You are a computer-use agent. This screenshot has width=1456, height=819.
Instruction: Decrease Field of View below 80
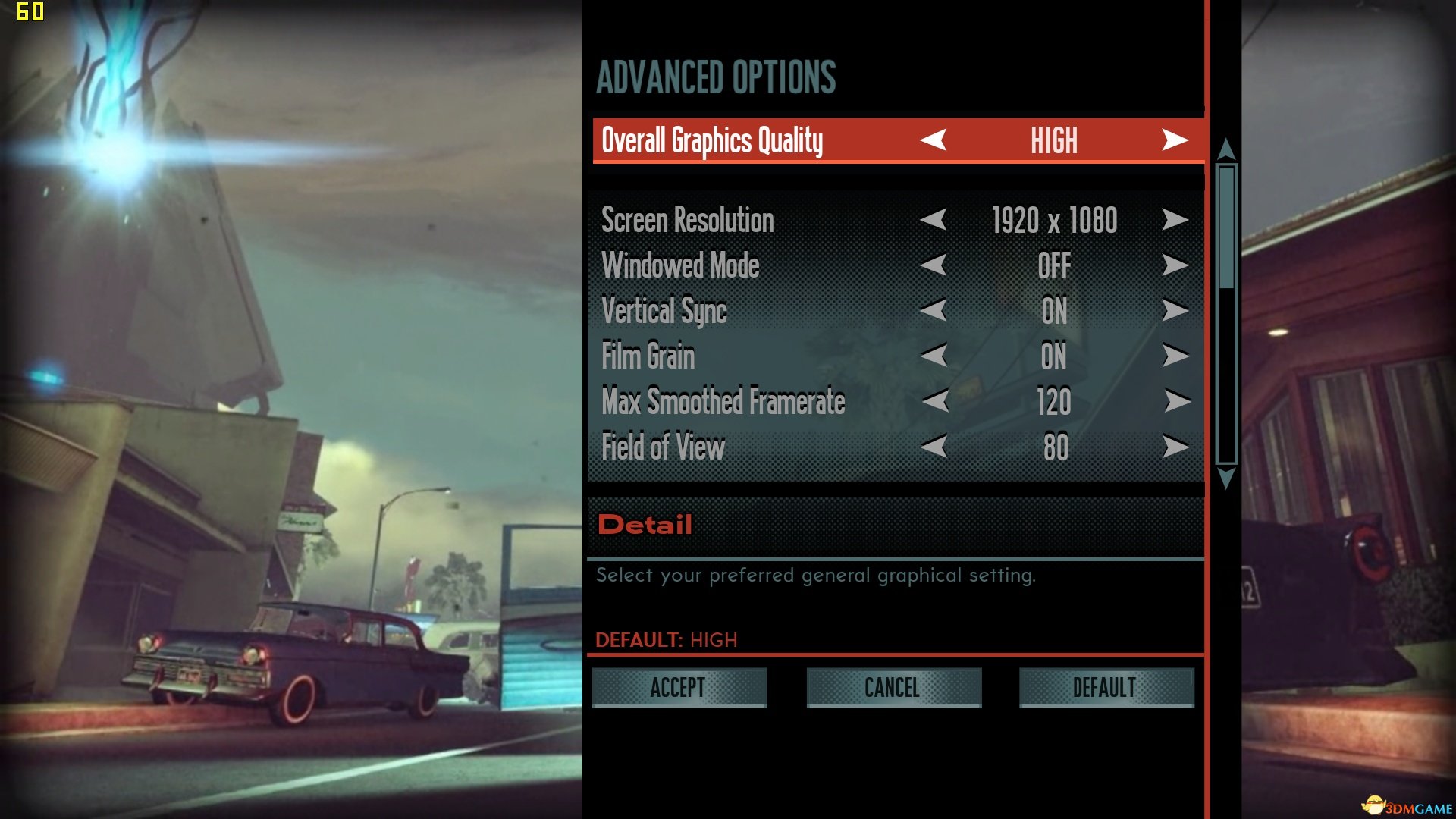(934, 447)
